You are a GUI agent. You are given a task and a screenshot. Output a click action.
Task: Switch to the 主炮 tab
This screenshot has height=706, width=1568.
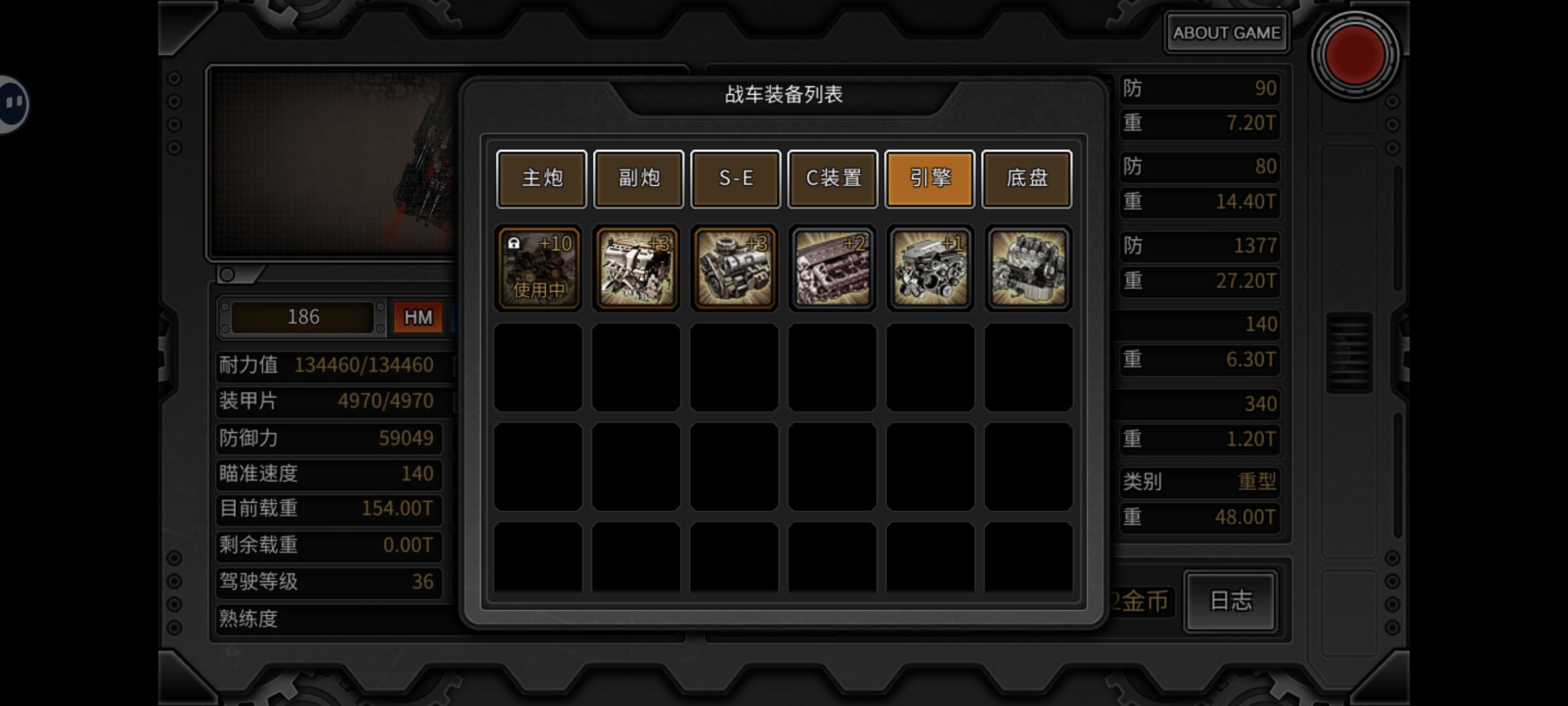(x=541, y=178)
